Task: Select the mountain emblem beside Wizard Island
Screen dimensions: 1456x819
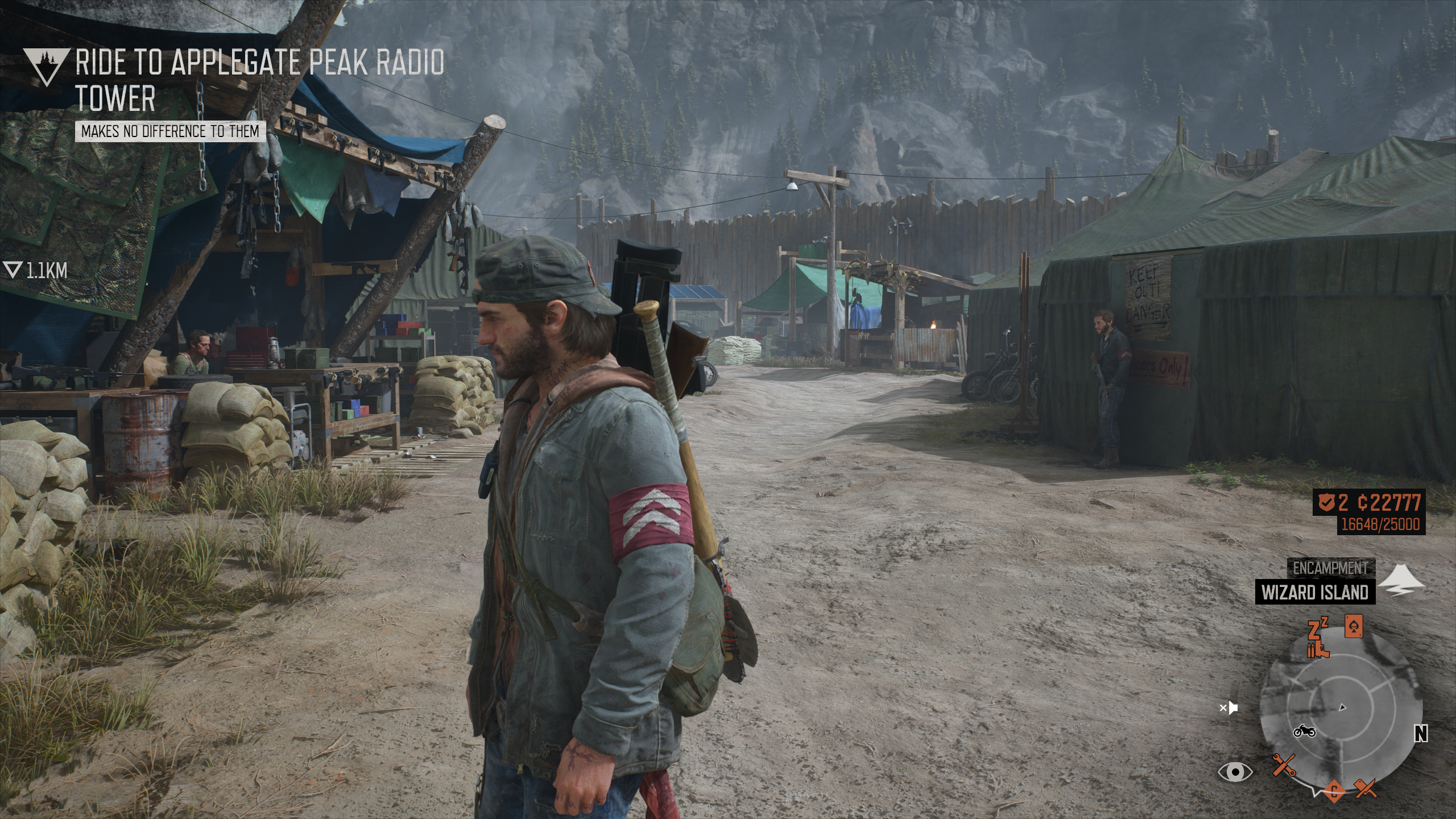Action: [1402, 580]
